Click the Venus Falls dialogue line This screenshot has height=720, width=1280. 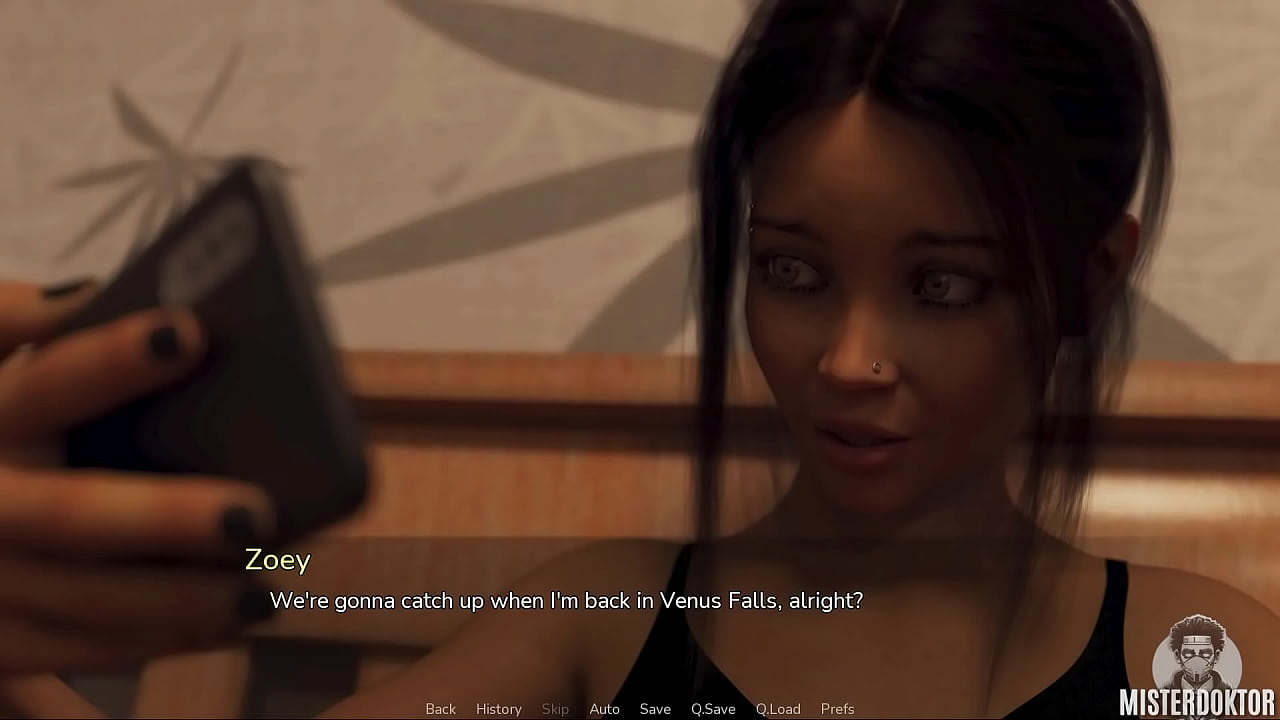tap(567, 602)
